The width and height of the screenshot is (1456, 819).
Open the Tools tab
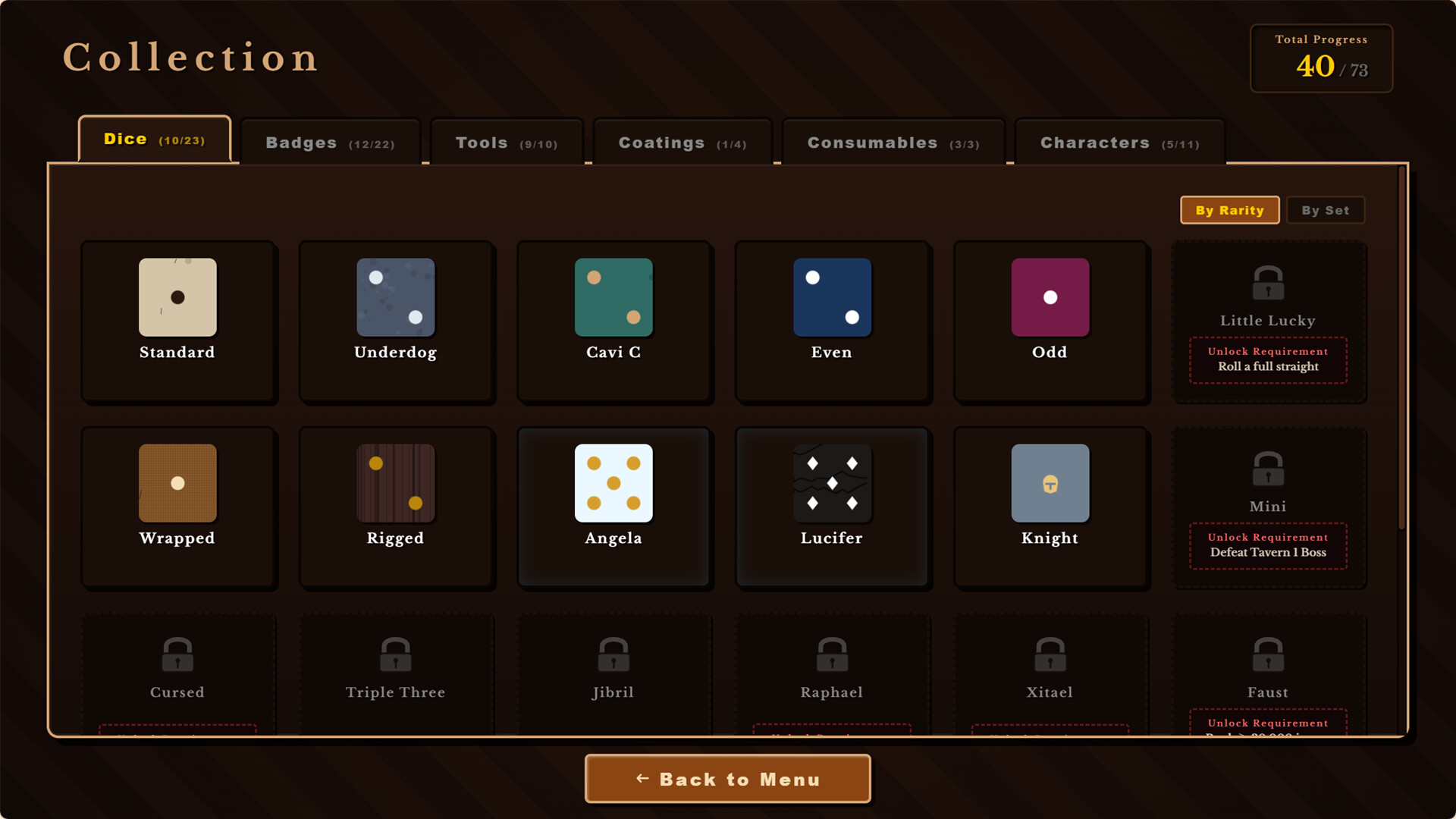[x=506, y=143]
